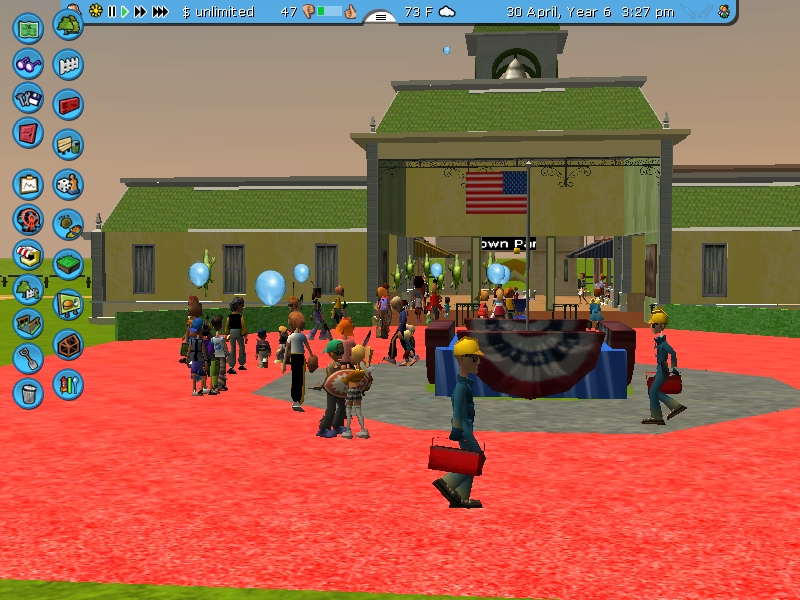Open the Ferris wheel rides menu

pos(28,219)
